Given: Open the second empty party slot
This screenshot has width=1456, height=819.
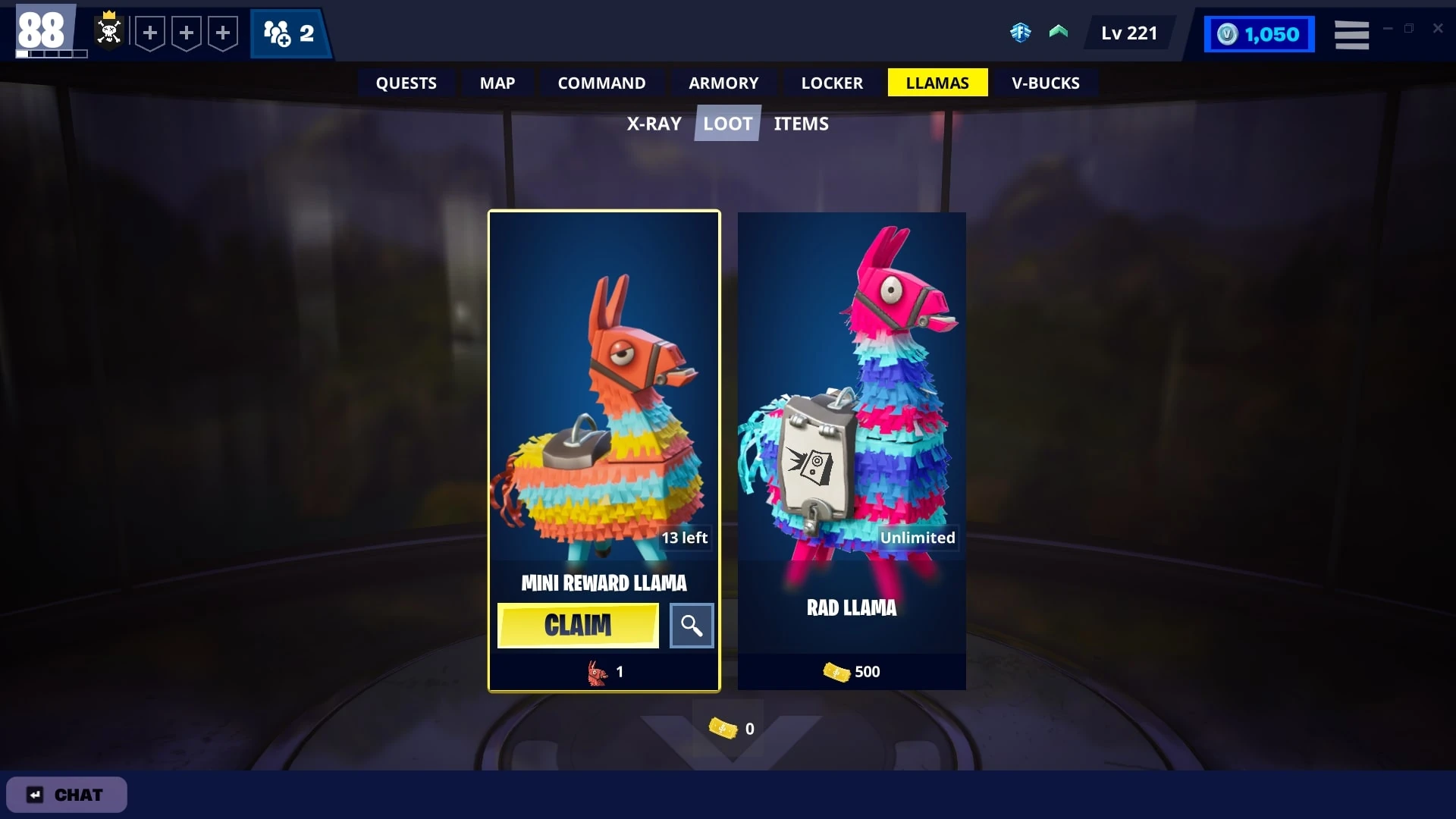Looking at the screenshot, I should (x=186, y=33).
